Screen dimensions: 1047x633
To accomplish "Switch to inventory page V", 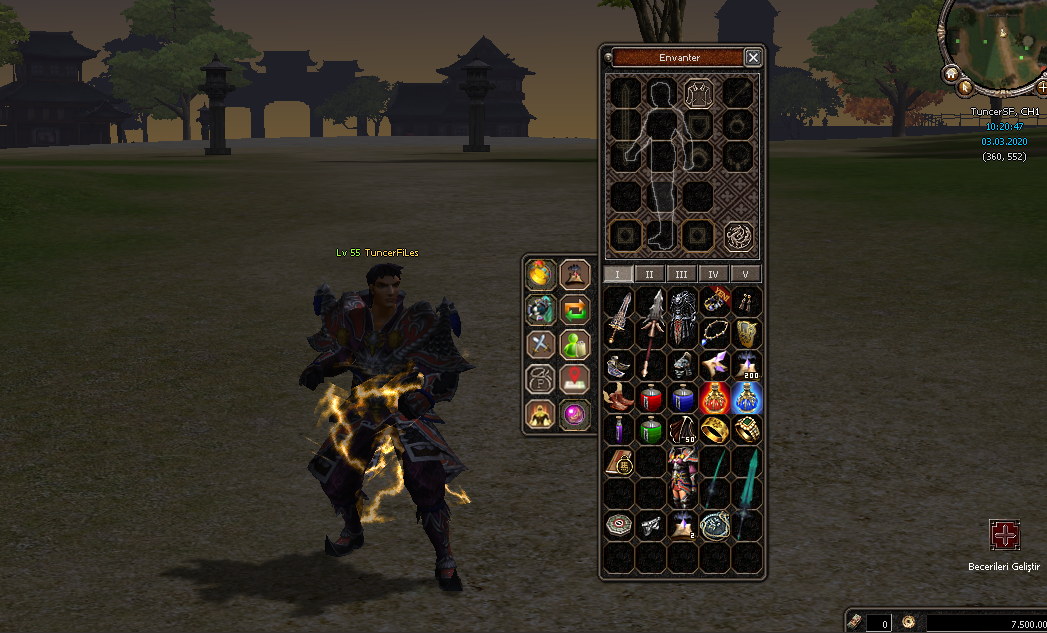I will [745, 274].
